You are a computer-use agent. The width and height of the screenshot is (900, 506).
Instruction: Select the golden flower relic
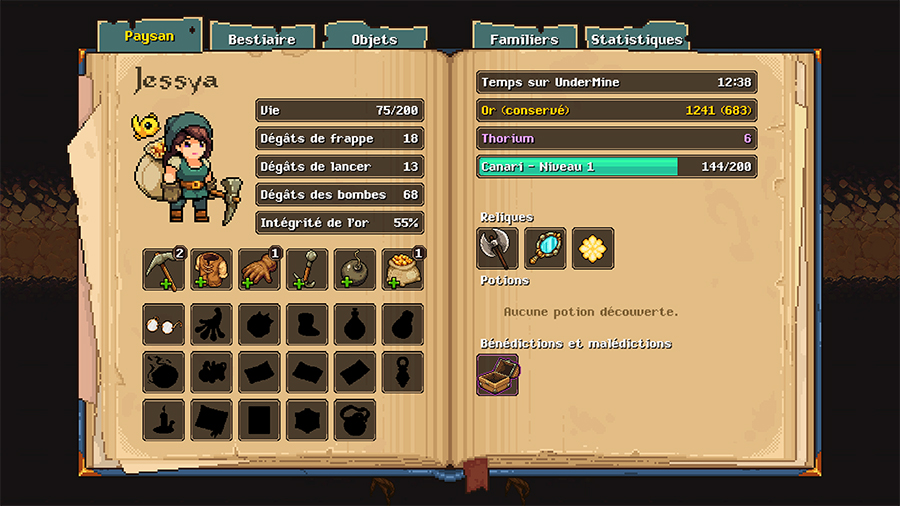point(593,248)
